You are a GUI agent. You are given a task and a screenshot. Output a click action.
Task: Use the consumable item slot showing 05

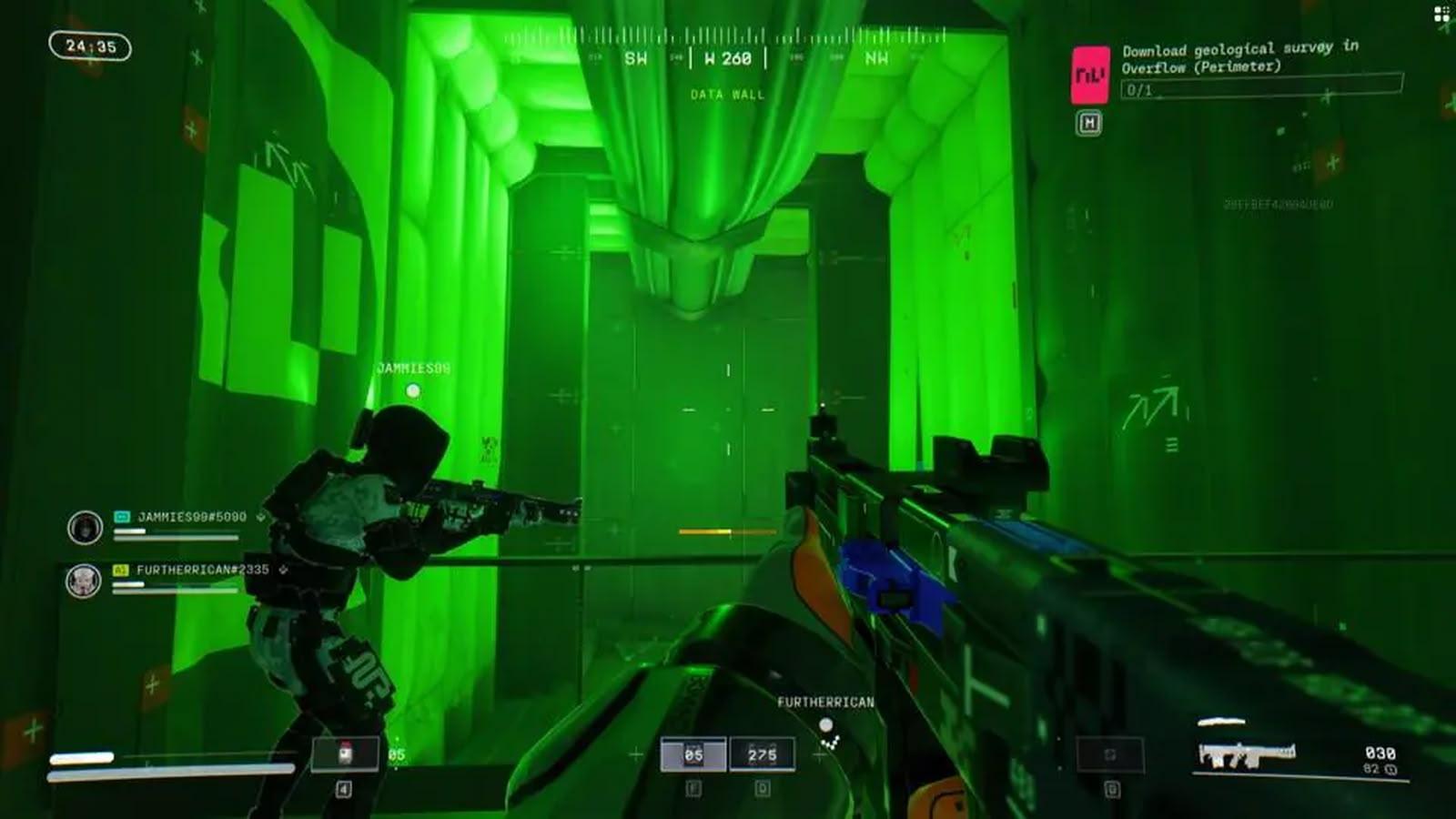[x=345, y=754]
